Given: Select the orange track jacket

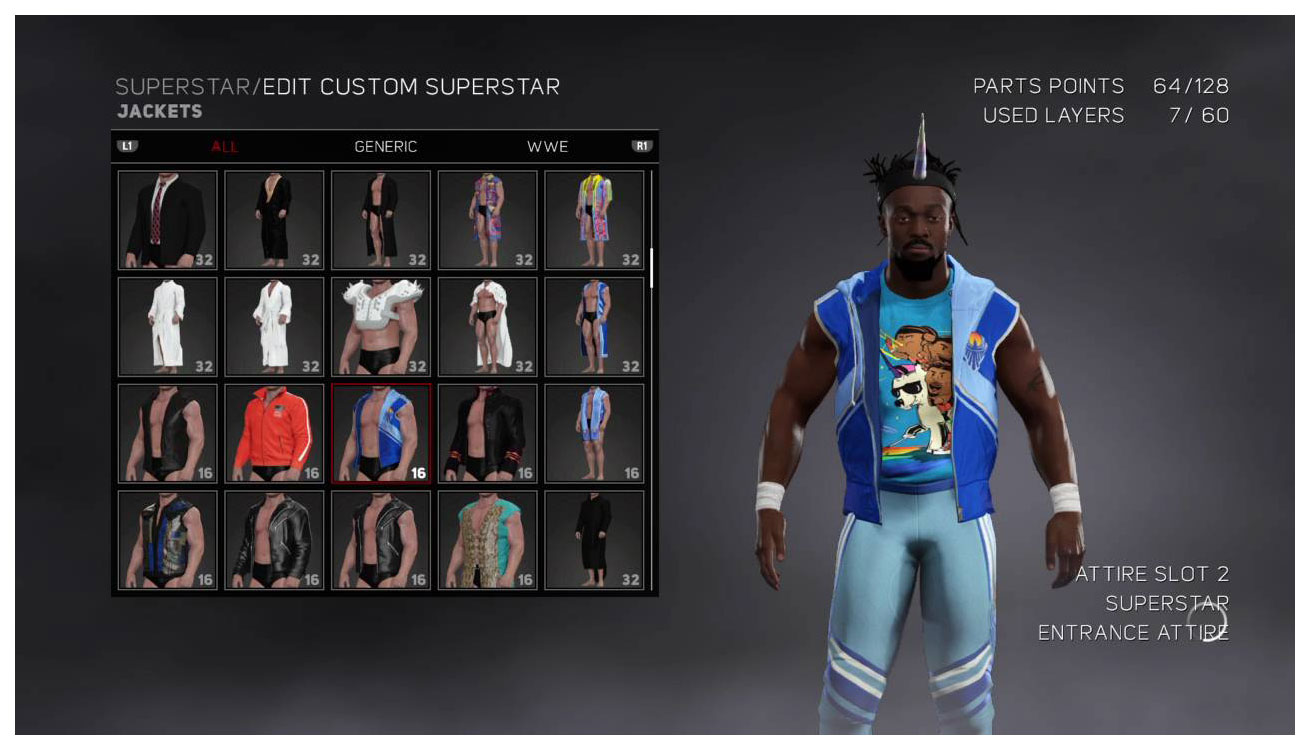Looking at the screenshot, I should (x=274, y=433).
